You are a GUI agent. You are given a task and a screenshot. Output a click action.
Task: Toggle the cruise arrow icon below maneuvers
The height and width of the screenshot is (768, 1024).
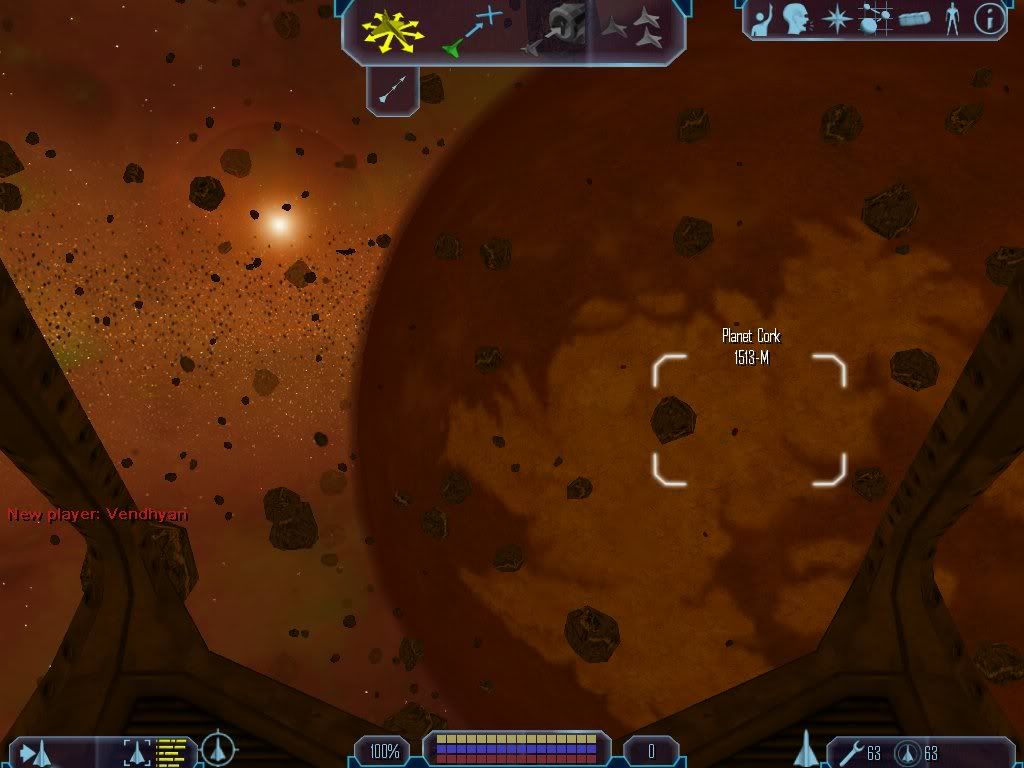(x=392, y=90)
